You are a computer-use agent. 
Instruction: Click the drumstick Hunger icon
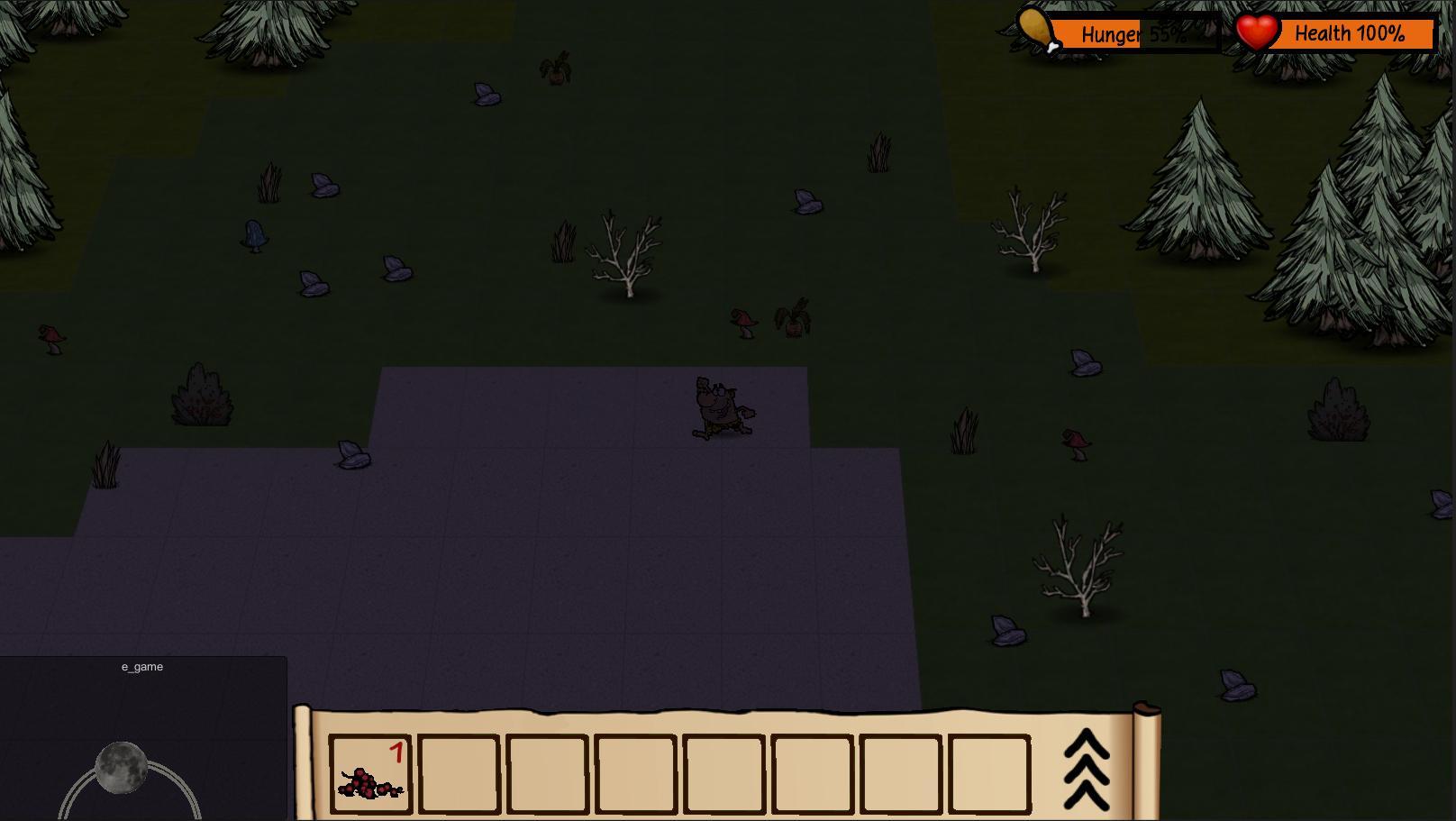[x=1034, y=30]
